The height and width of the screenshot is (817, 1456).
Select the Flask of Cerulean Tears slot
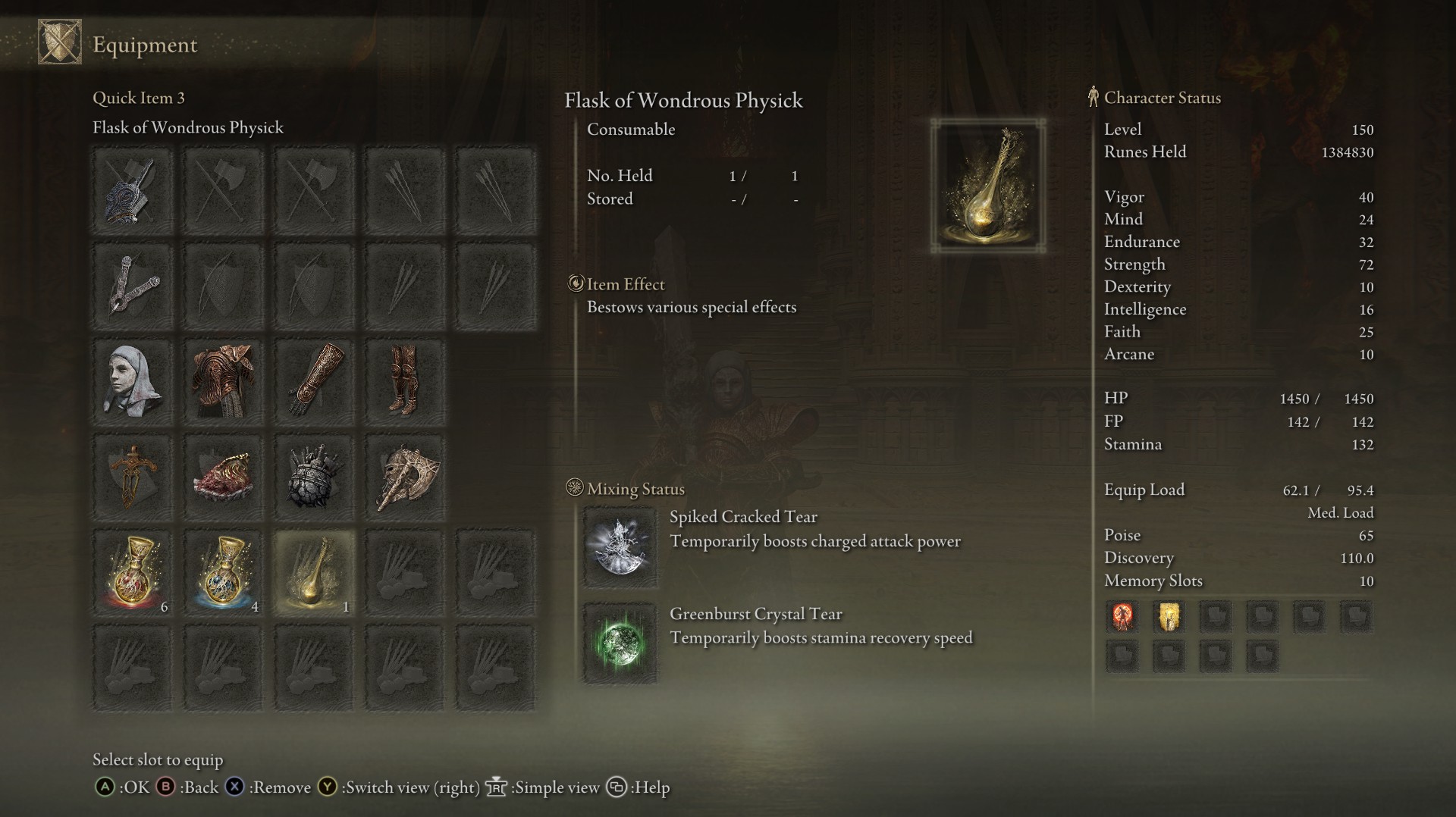(224, 572)
